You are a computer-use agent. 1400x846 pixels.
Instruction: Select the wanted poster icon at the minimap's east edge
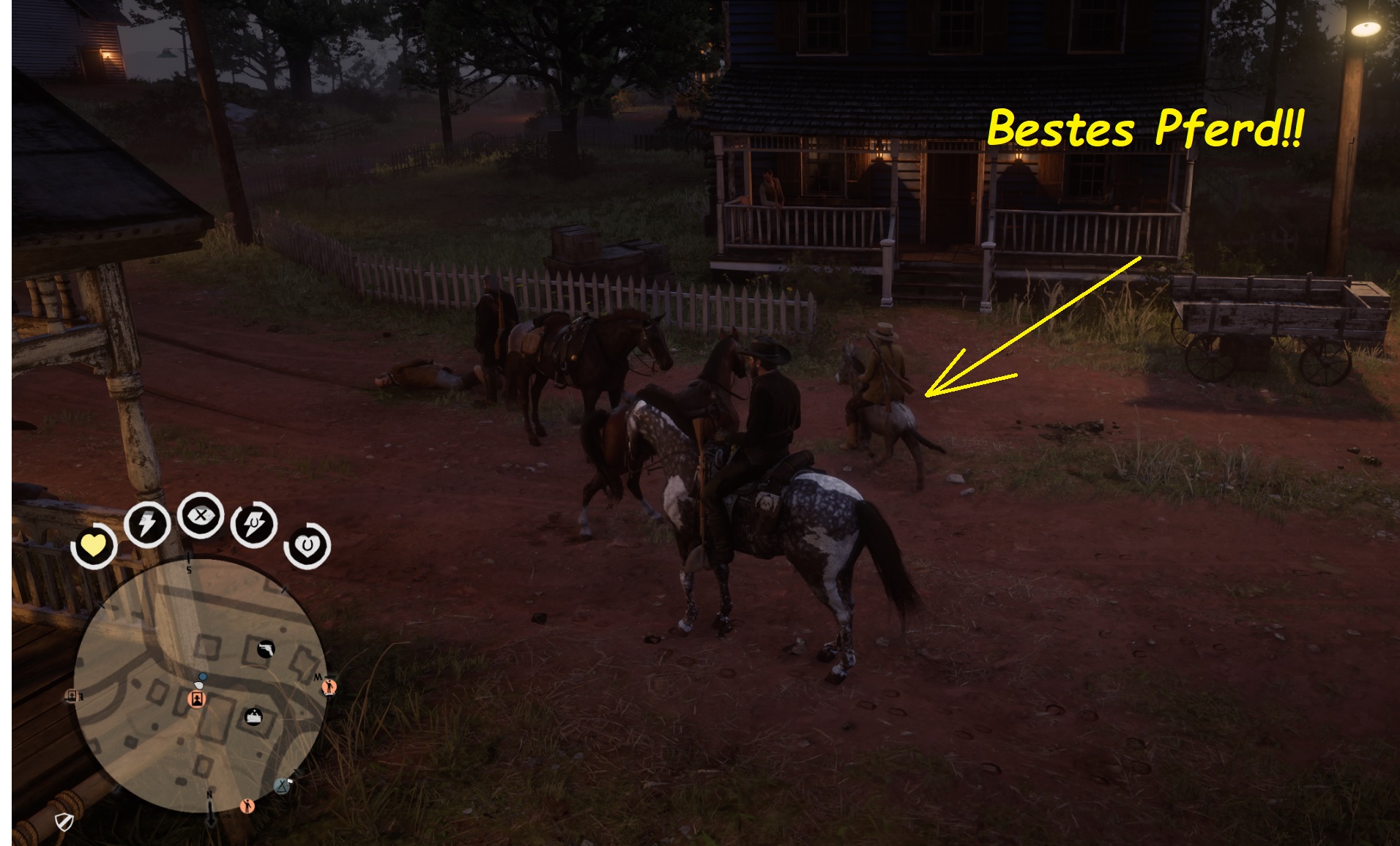coord(71,696)
